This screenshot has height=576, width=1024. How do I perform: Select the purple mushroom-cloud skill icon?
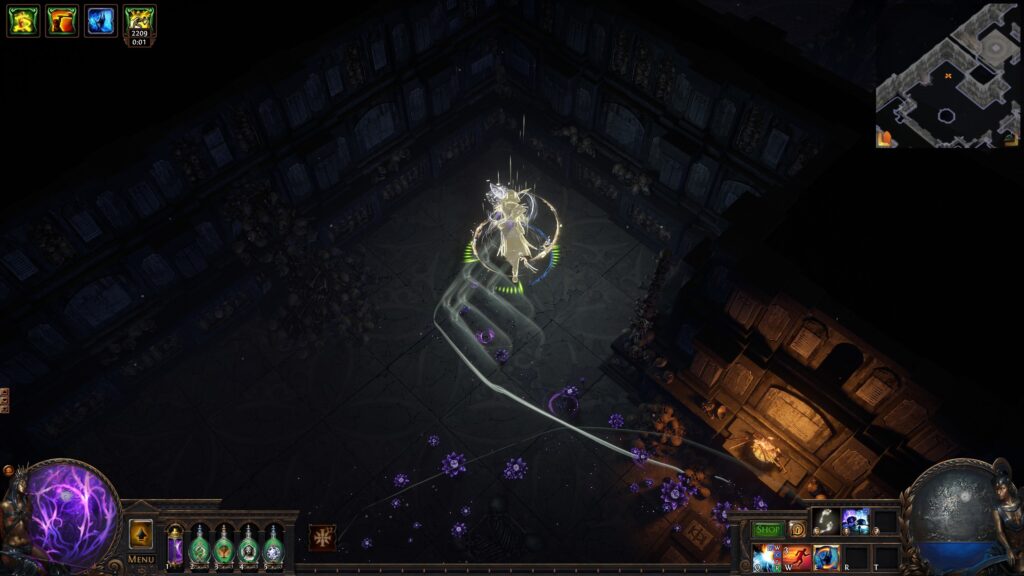tap(856, 520)
